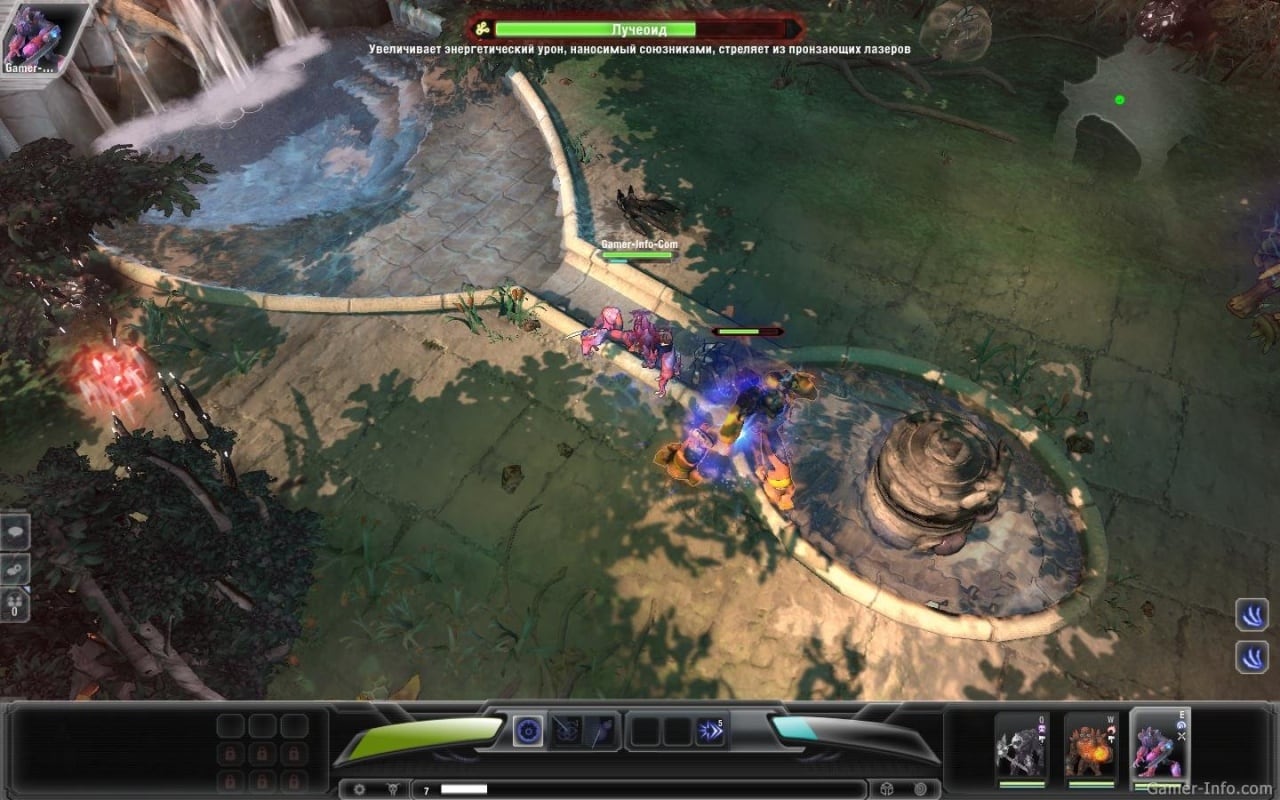Viewport: 1280px width, 800px height.
Task: Activate the highlighted blue gear ability
Action: coord(528,731)
